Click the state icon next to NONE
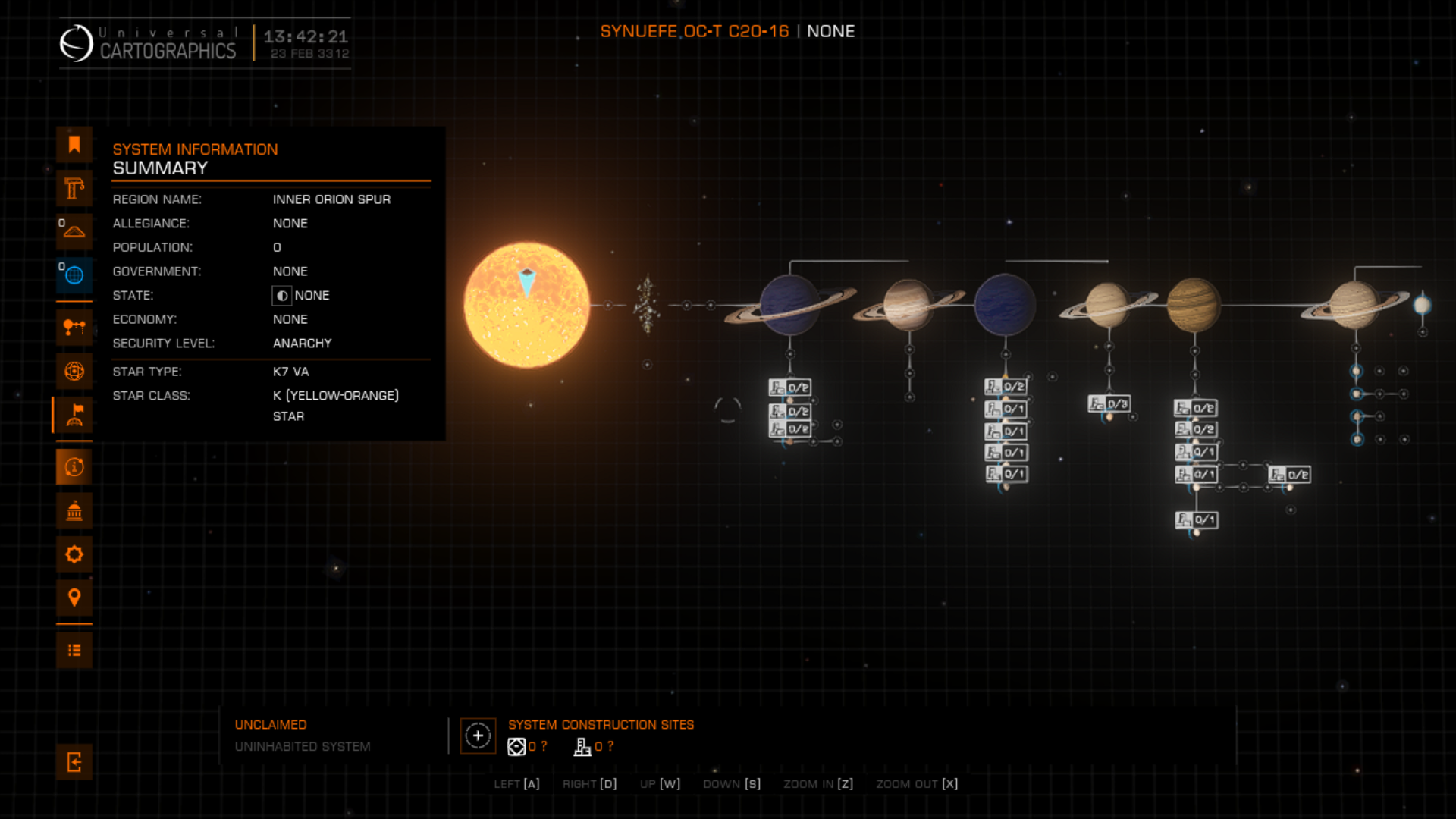 (281, 296)
